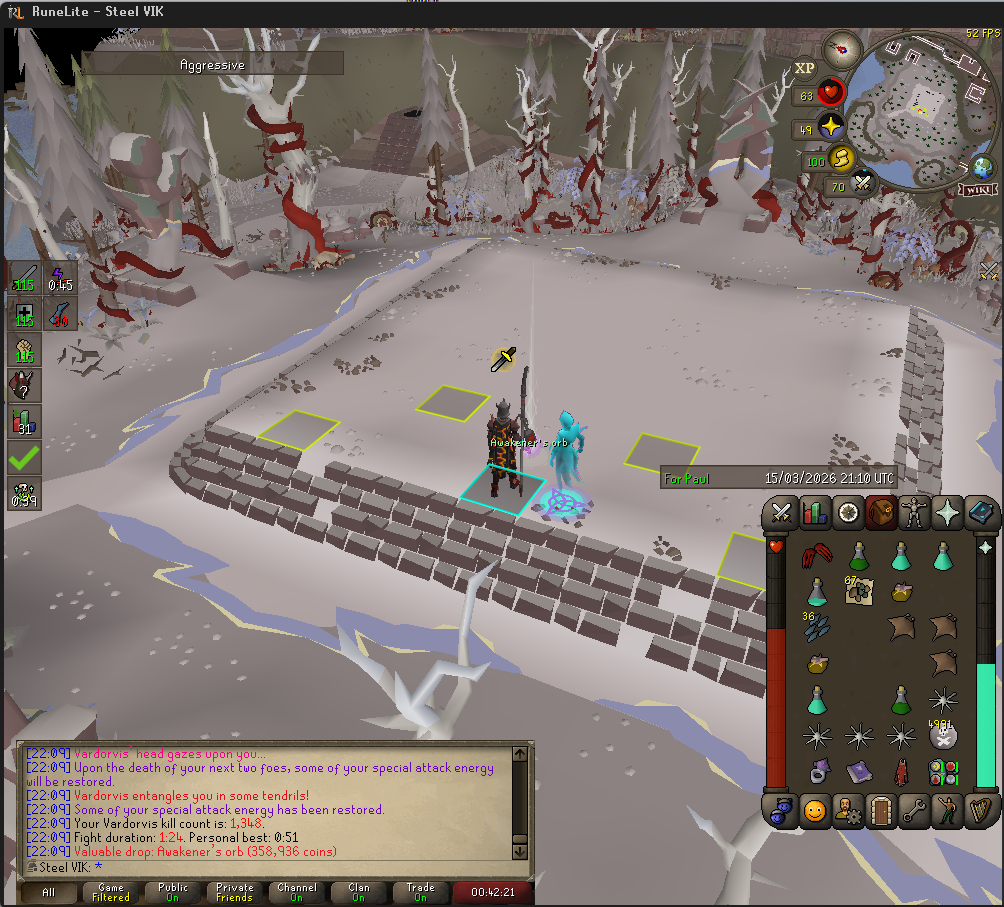
Task: Toggle the XP drops orb
Action: (805, 69)
